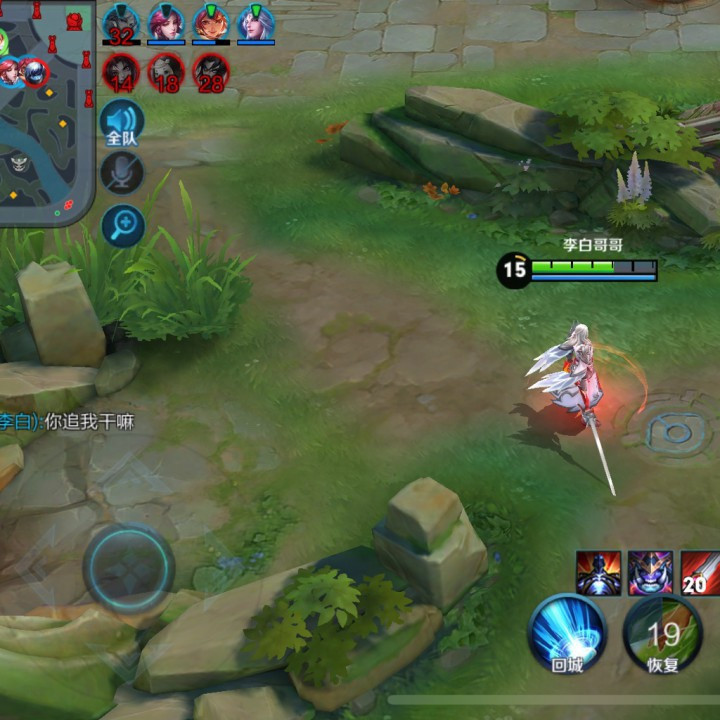Image resolution: width=720 pixels, height=720 pixels.
Task: Use the 恢复 heal summoner spell
Action: (x=662, y=634)
